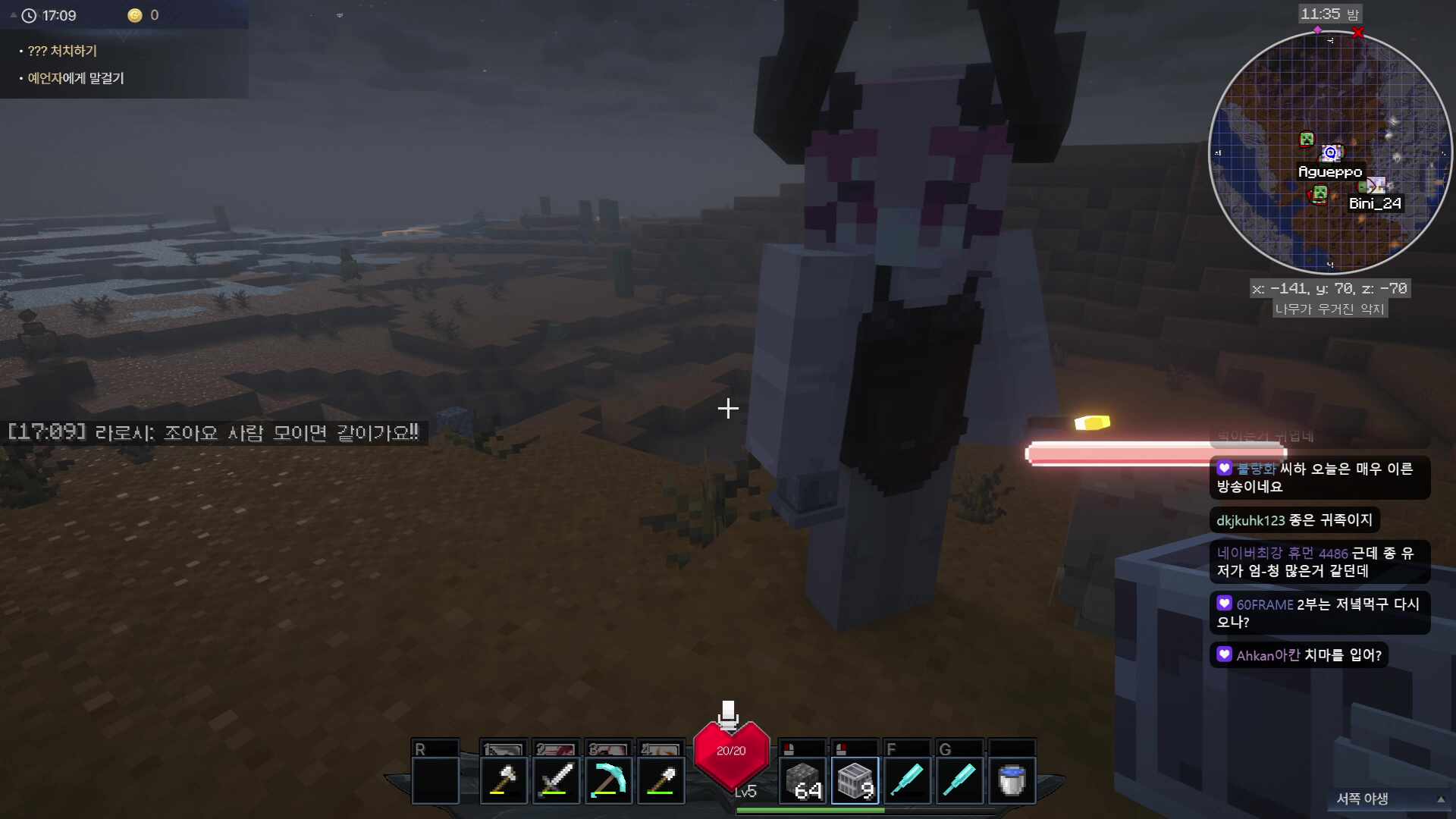This screenshot has height=819, width=1456.
Task: Open the '??? 처치하기' quest objective
Action: point(62,51)
